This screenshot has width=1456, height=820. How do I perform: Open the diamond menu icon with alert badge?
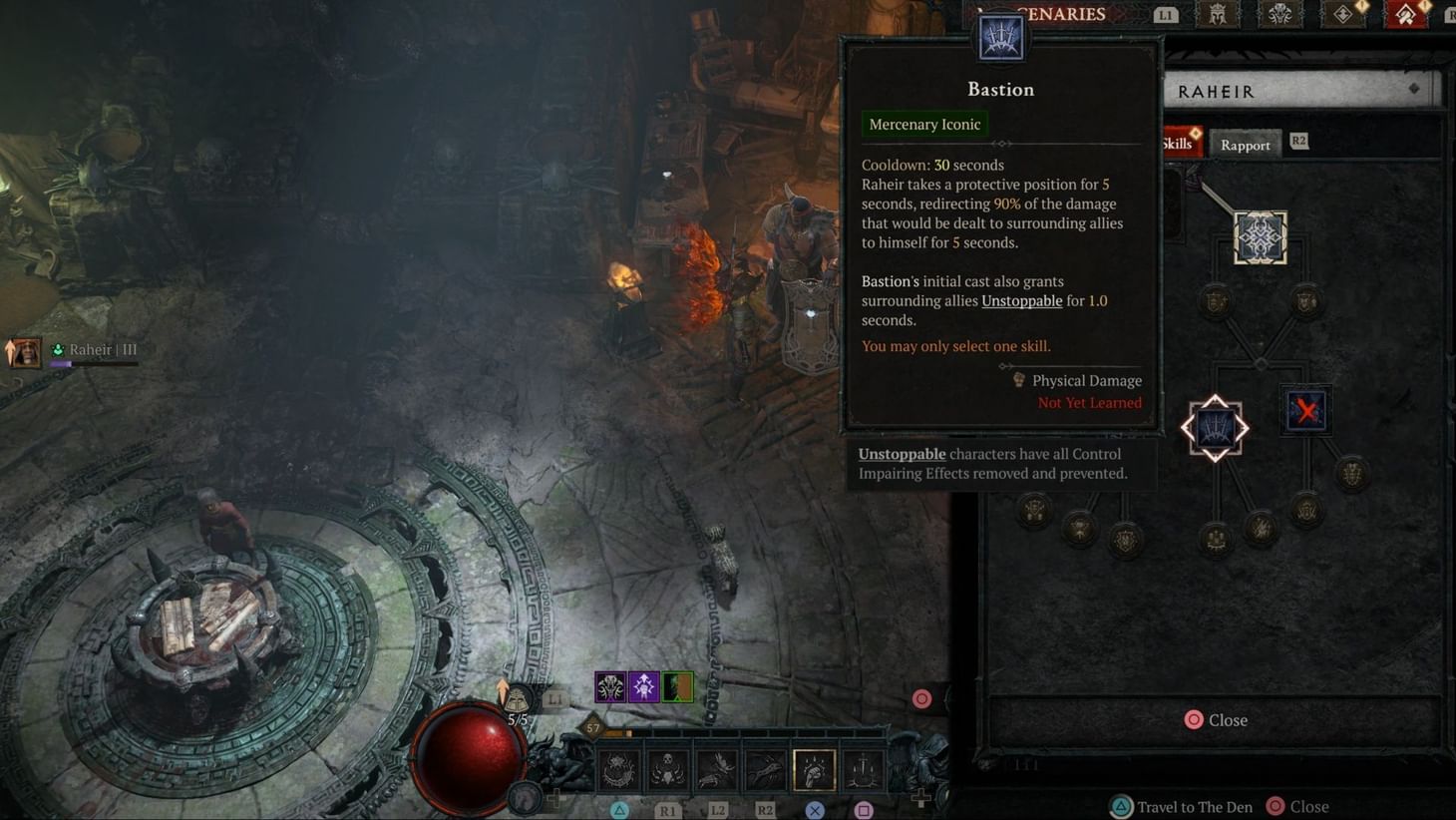click(1339, 16)
